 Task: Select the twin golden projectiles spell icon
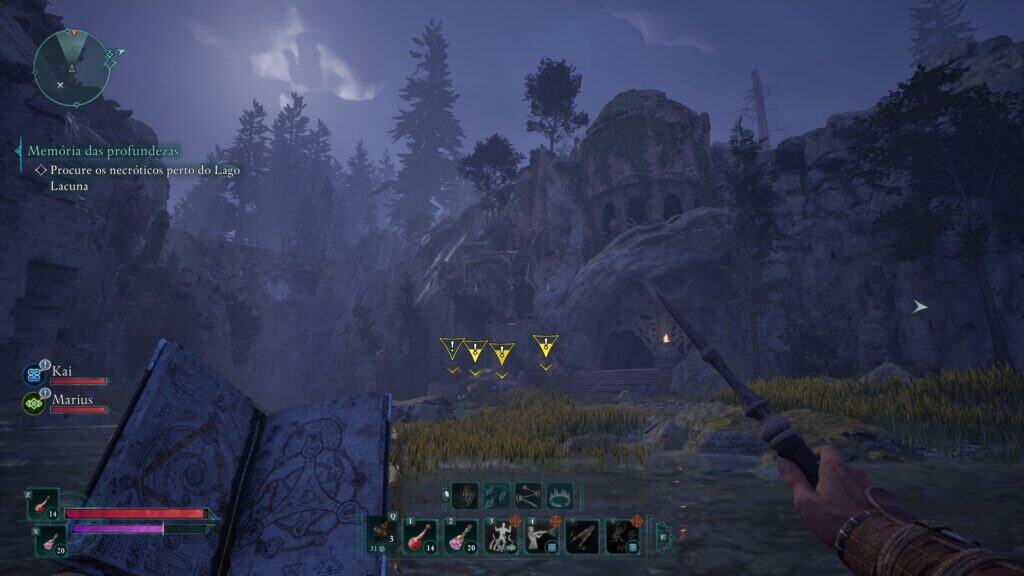pos(529,494)
